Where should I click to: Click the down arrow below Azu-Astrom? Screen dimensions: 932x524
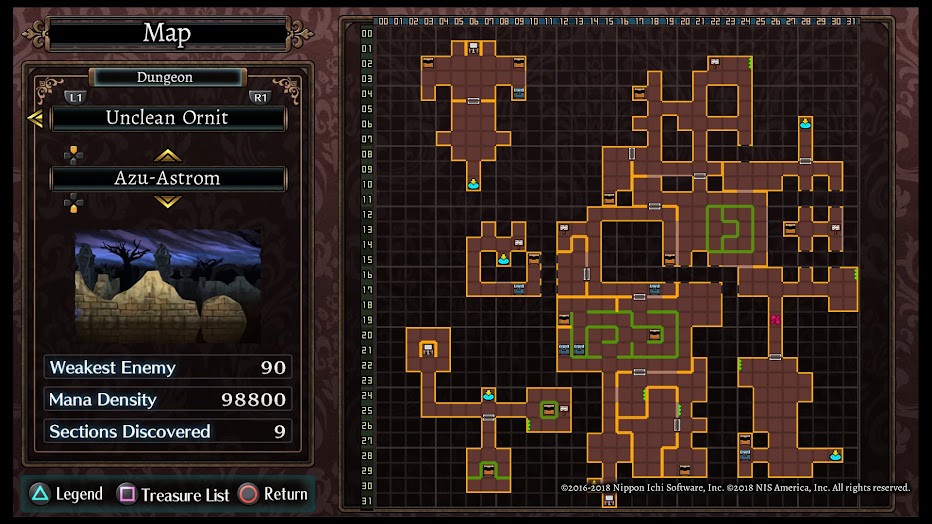pos(167,202)
